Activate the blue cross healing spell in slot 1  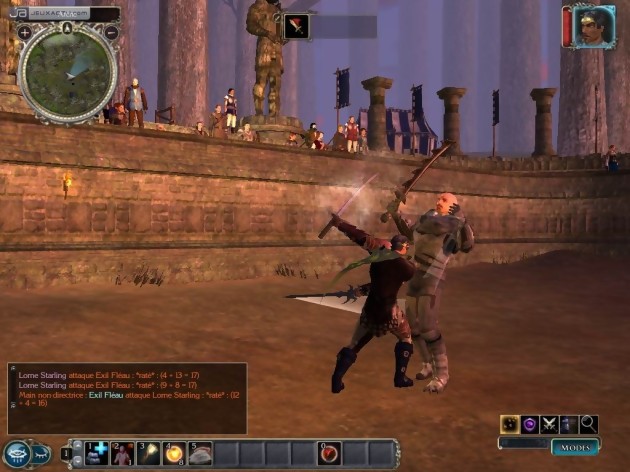[97, 454]
